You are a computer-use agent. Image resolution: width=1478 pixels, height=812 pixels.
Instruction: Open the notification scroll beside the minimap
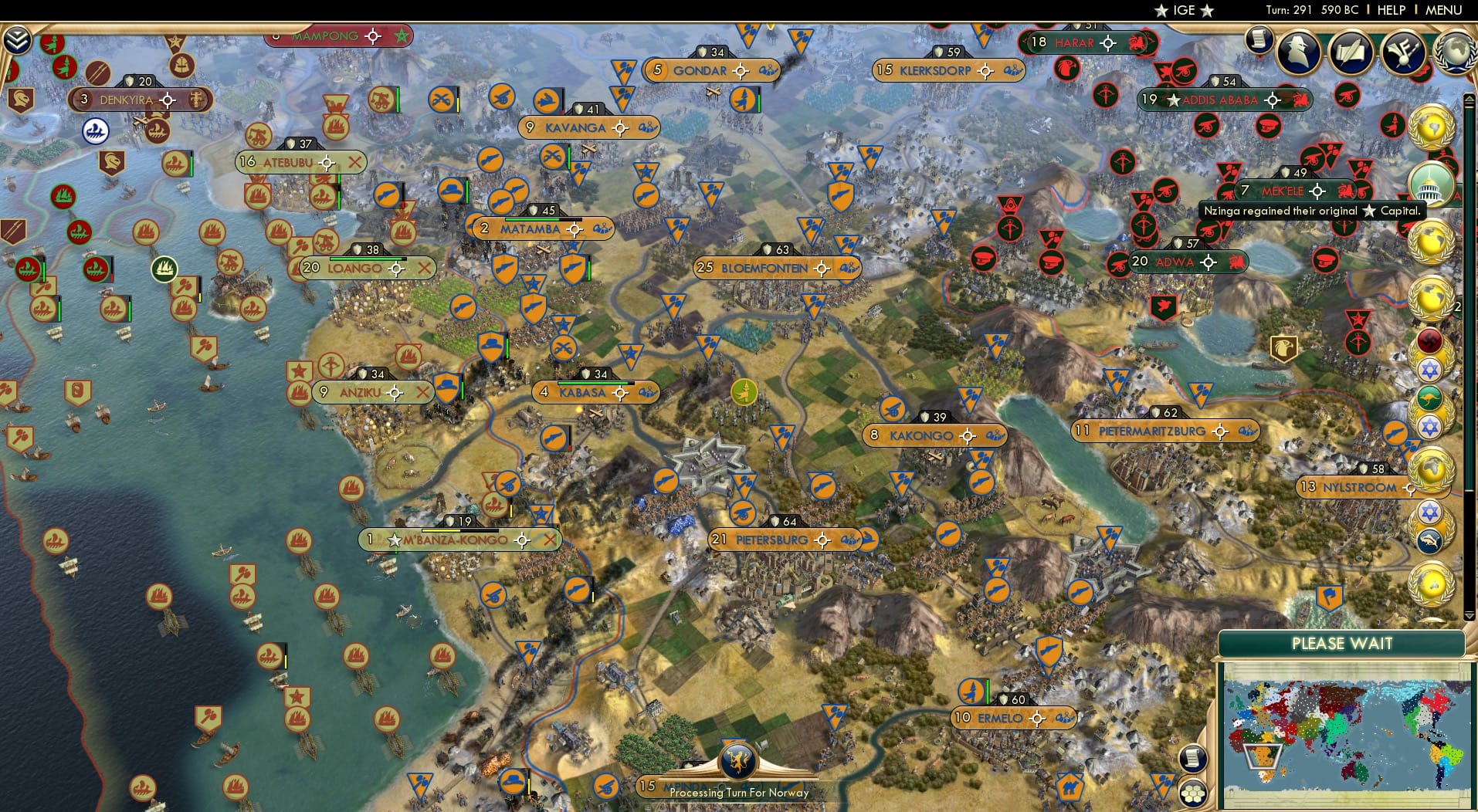(1192, 758)
